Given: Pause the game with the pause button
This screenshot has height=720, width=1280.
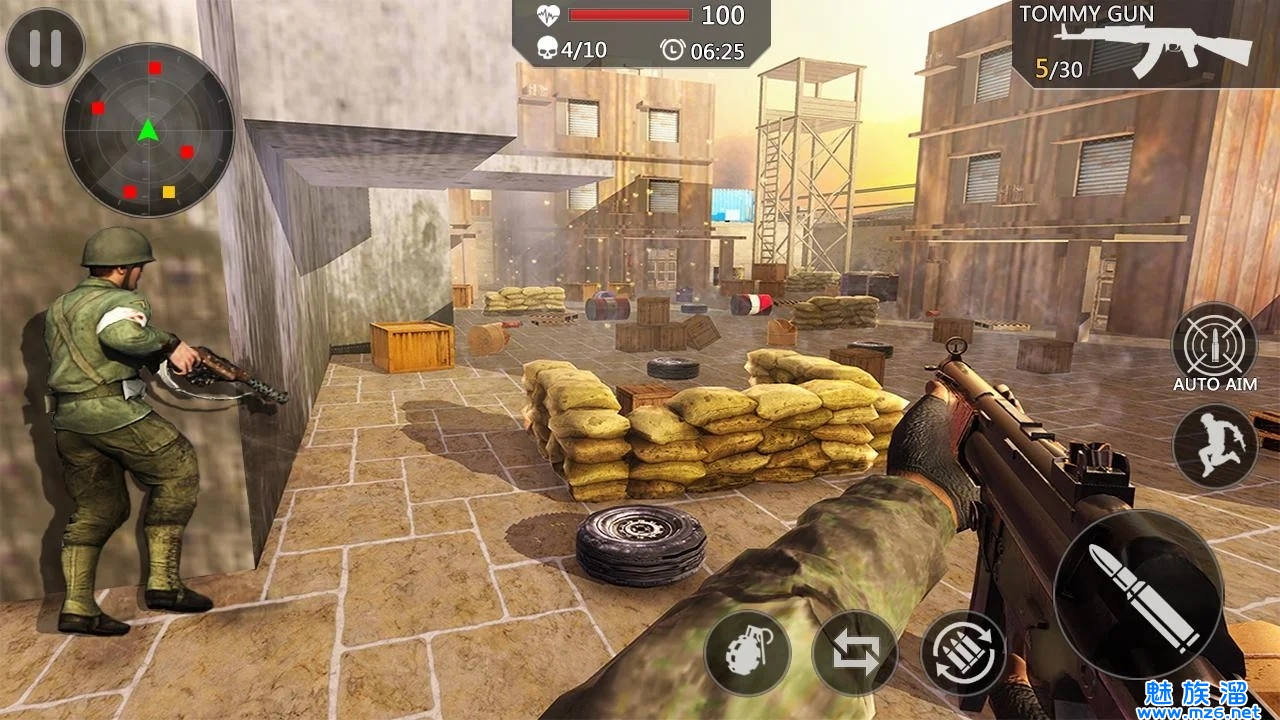Looking at the screenshot, I should click(45, 48).
